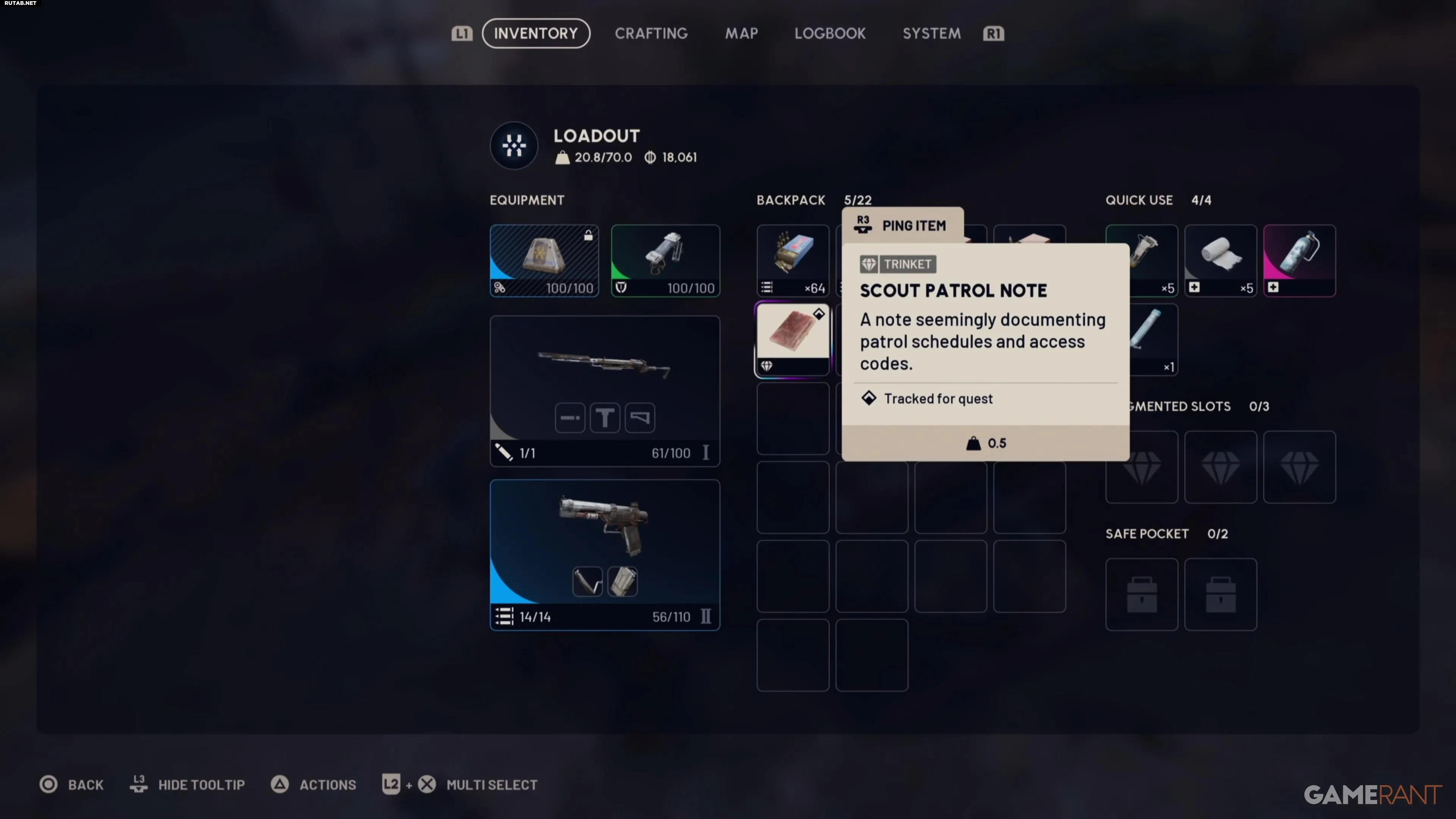
Task: Select the rifle's stock attachment slot
Action: tap(639, 418)
